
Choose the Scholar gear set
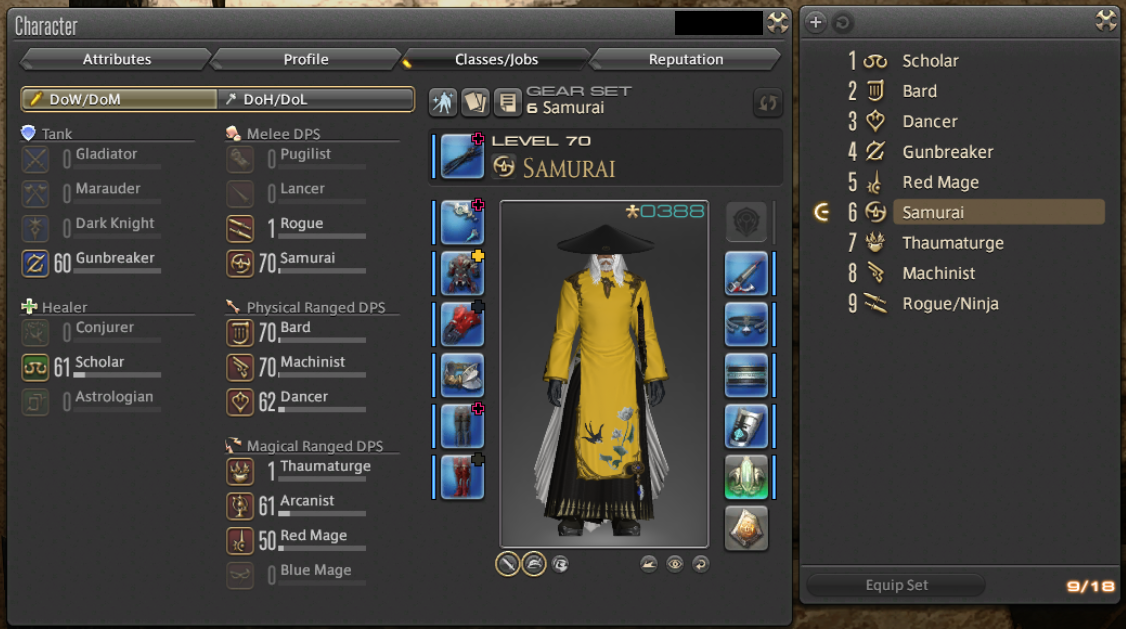pyautogui.click(x=930, y=61)
